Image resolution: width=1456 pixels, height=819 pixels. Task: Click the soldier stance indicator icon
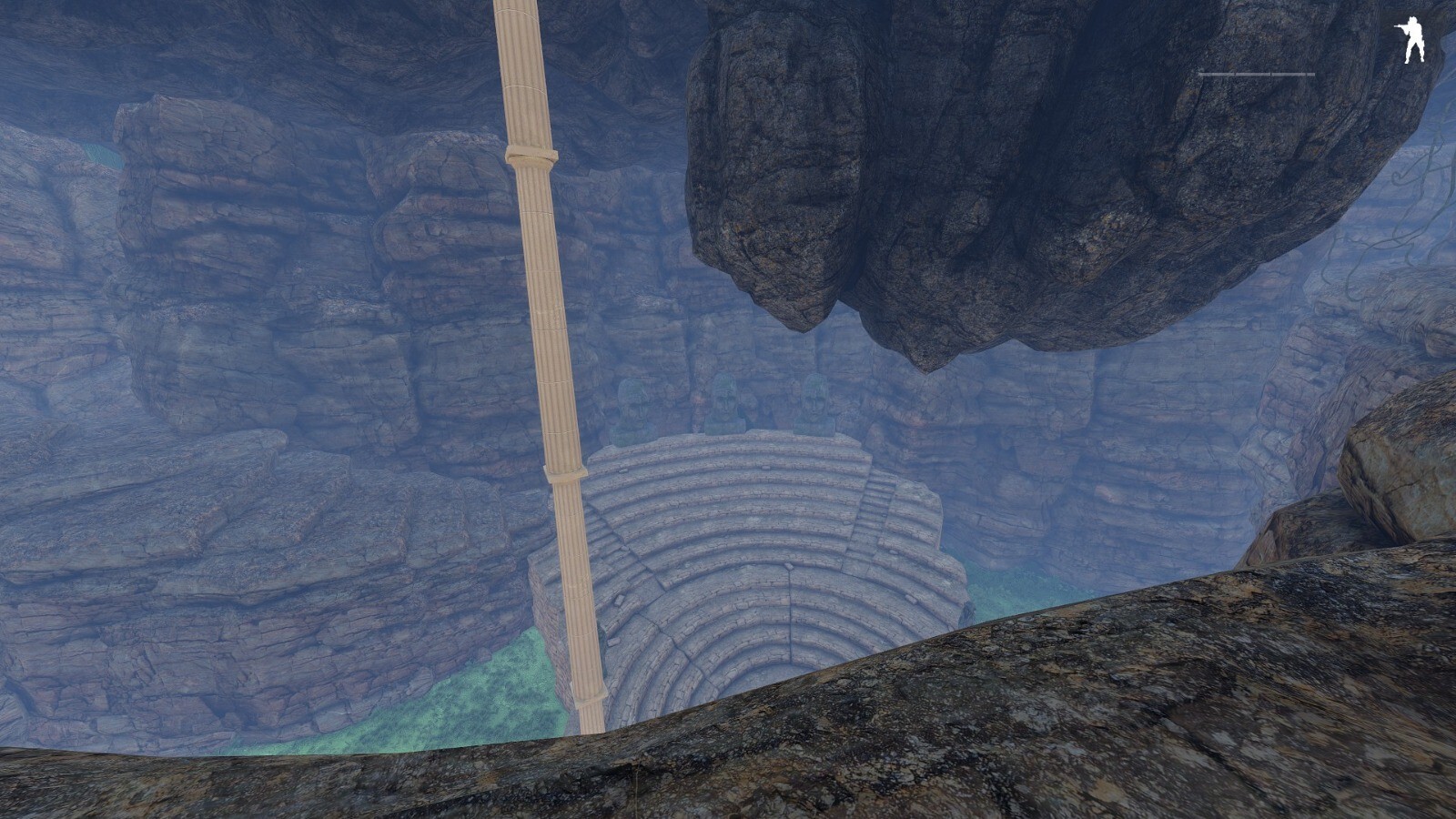(1411, 42)
